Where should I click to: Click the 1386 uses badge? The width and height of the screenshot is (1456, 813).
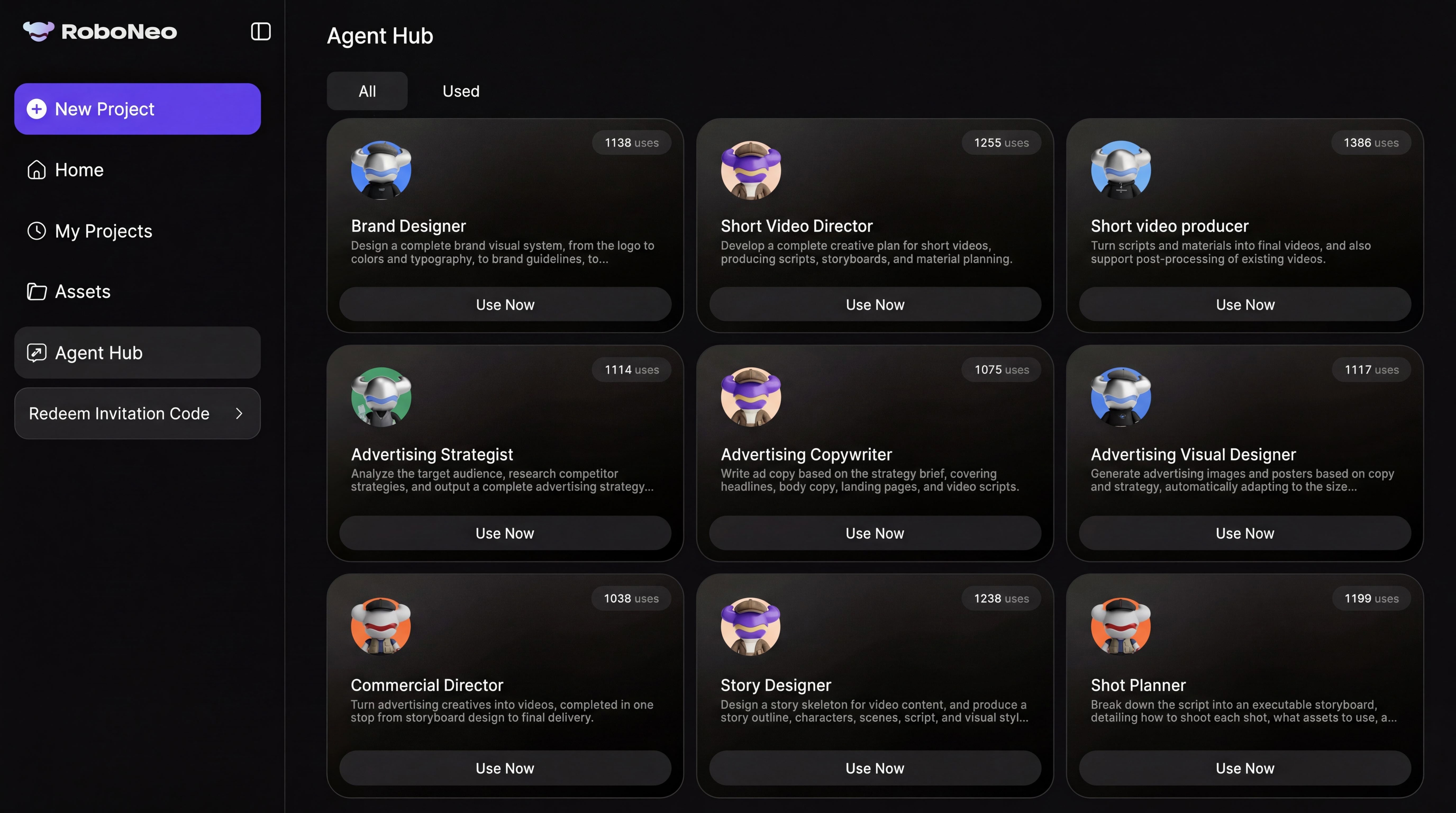click(x=1371, y=142)
